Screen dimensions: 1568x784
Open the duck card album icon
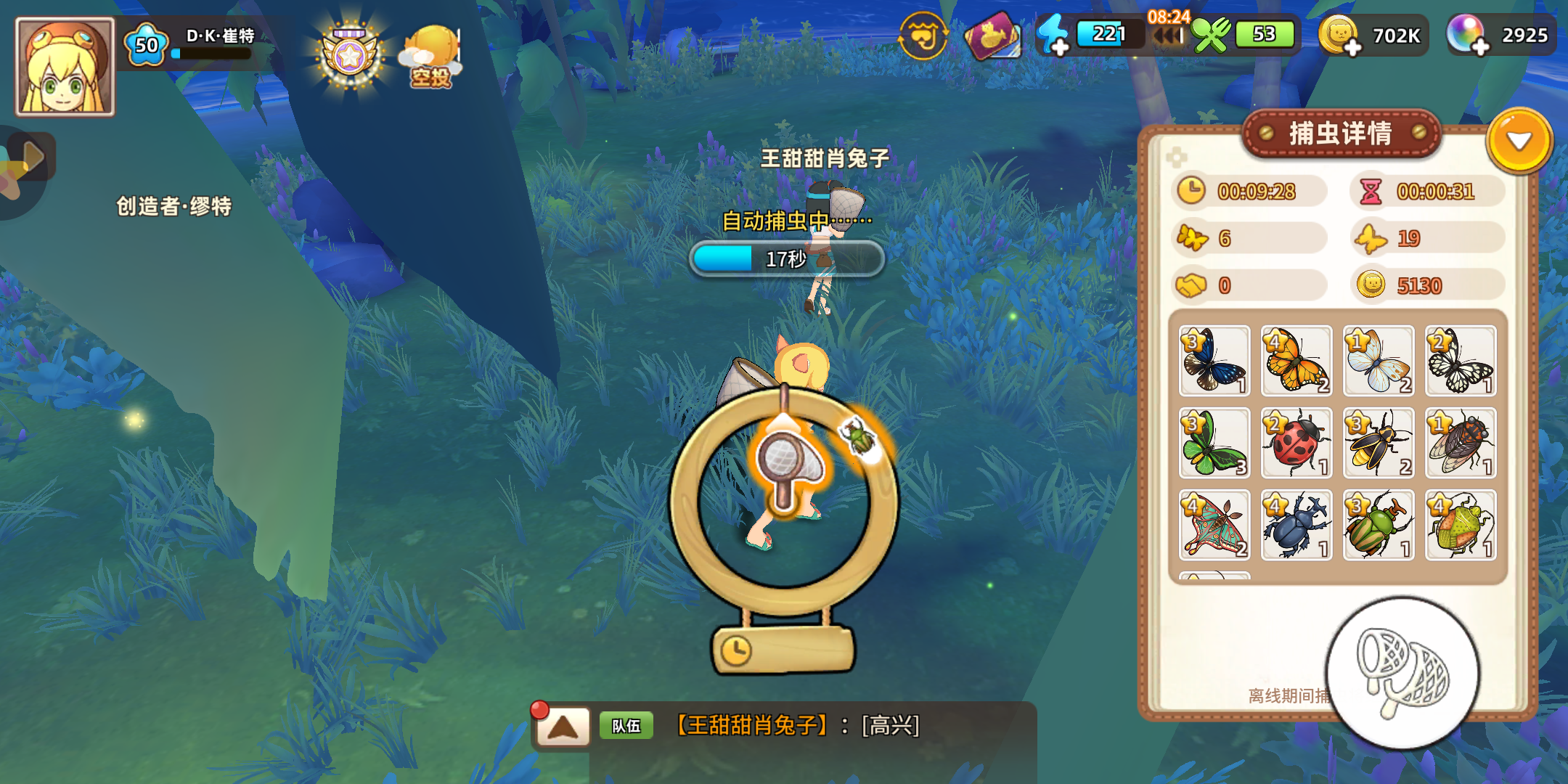[993, 36]
